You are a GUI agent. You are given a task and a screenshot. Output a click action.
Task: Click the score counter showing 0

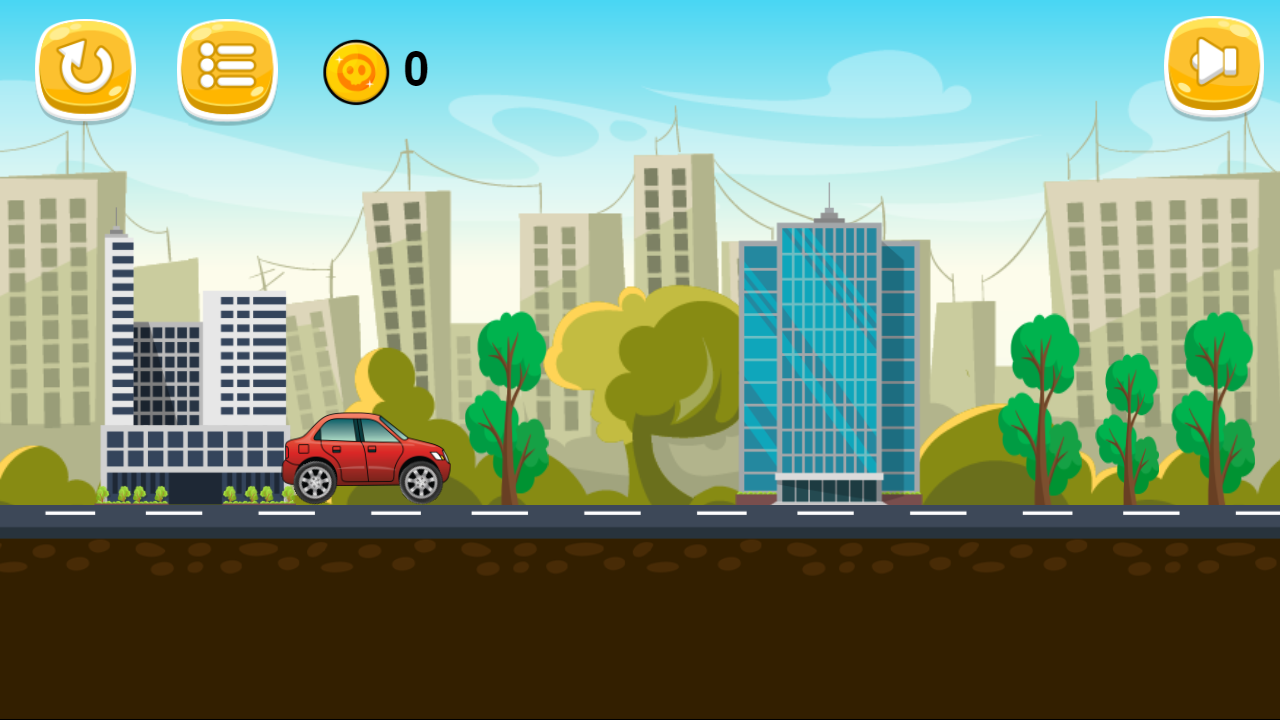click(414, 70)
